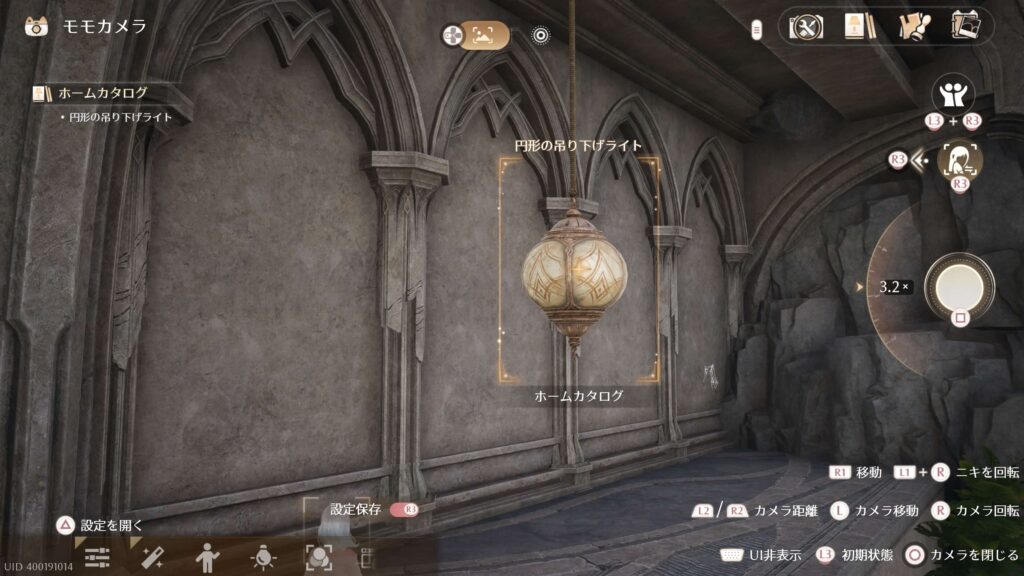Open the magic wand effects tab
The width and height of the screenshot is (1024, 576).
pos(152,558)
